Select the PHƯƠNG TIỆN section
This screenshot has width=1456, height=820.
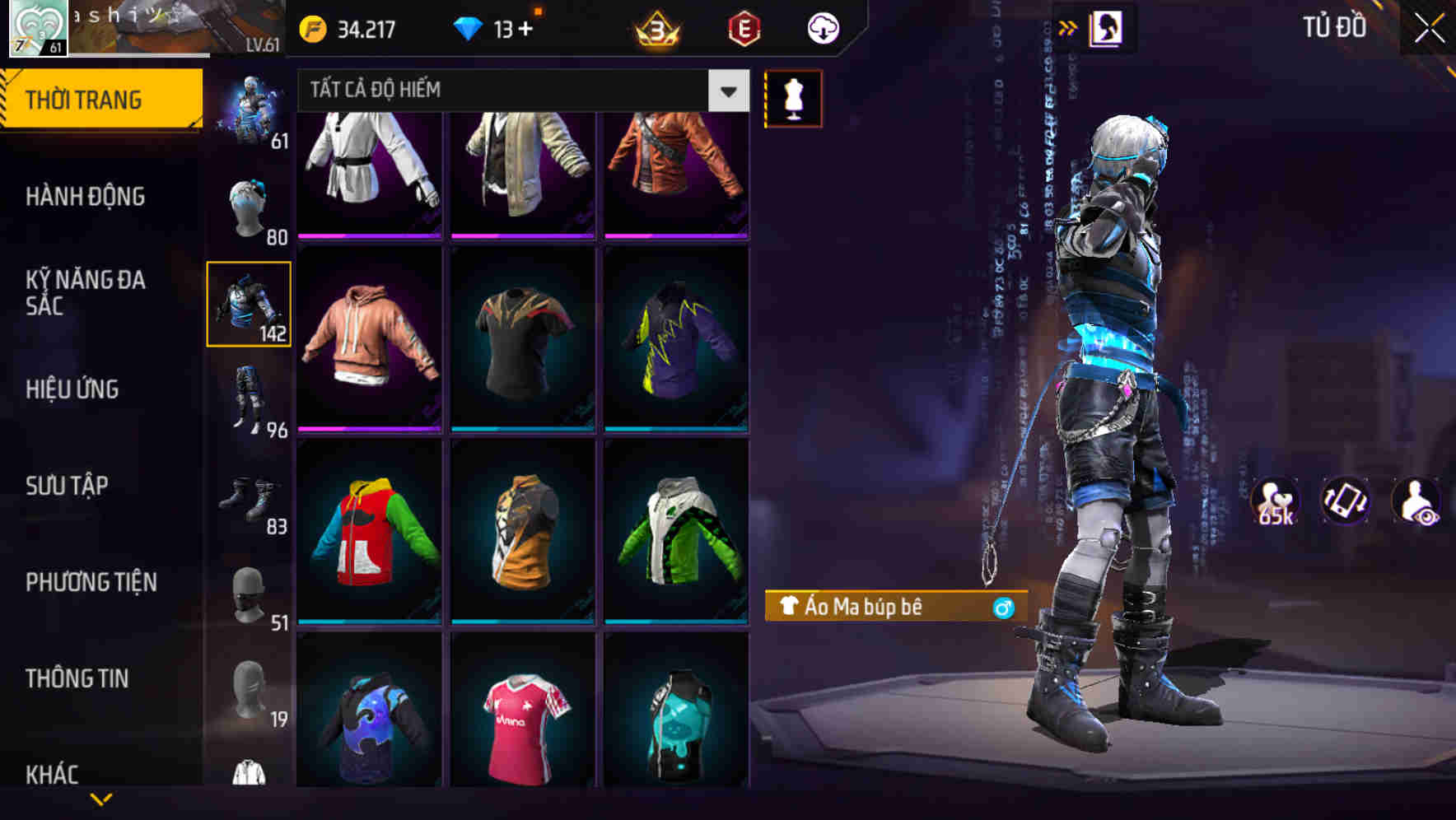(91, 581)
